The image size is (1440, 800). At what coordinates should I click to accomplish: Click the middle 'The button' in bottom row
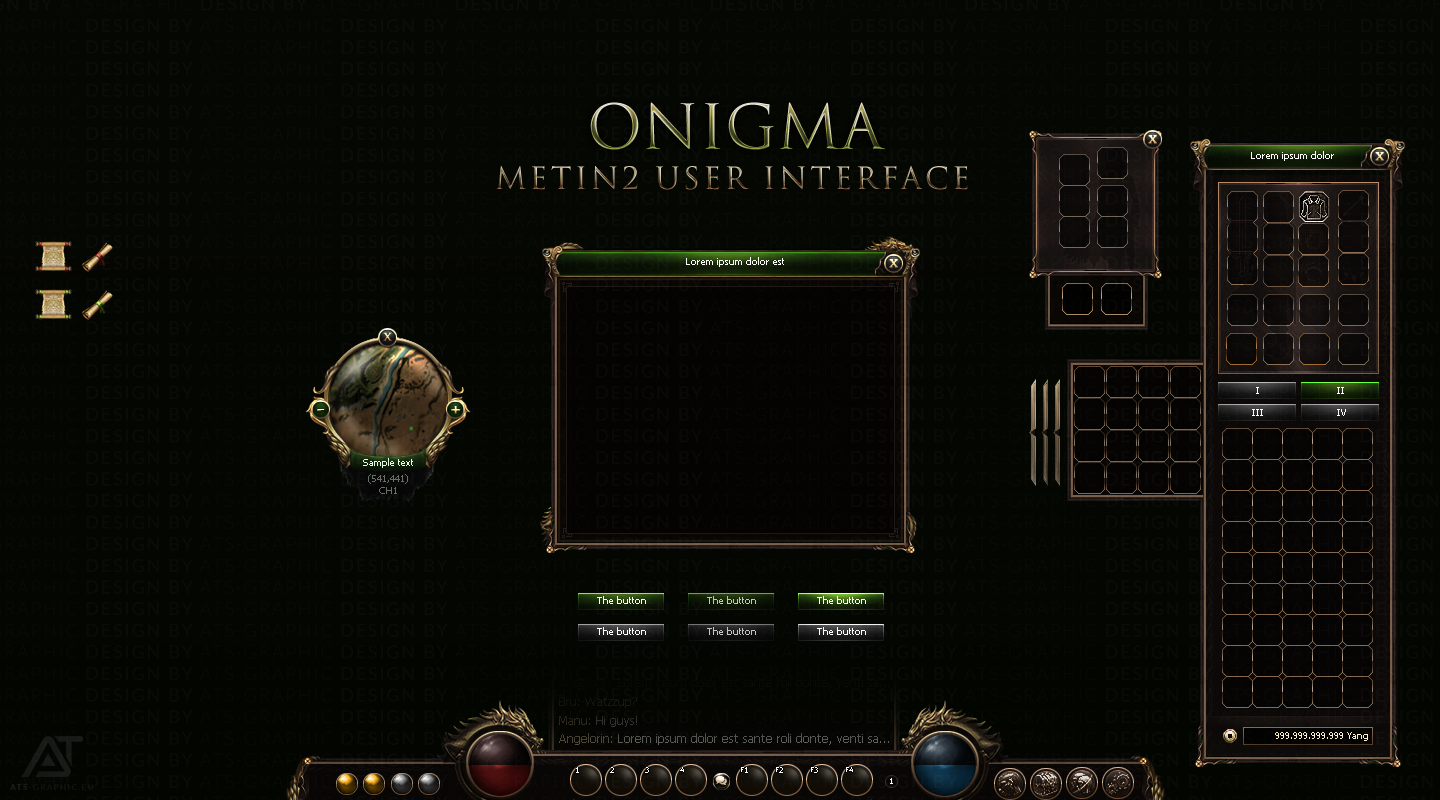pos(730,631)
